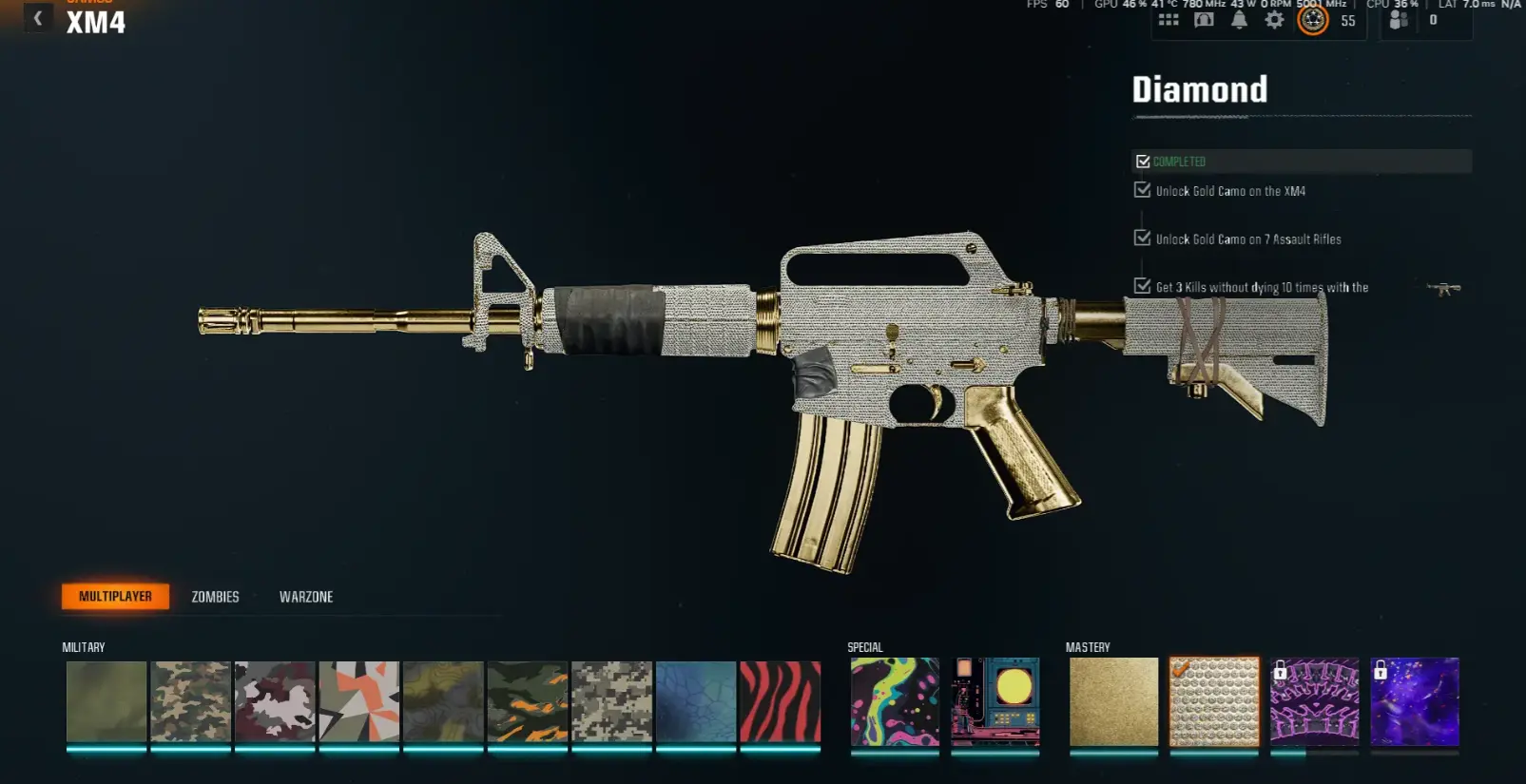Open the settings gear icon

point(1275,20)
